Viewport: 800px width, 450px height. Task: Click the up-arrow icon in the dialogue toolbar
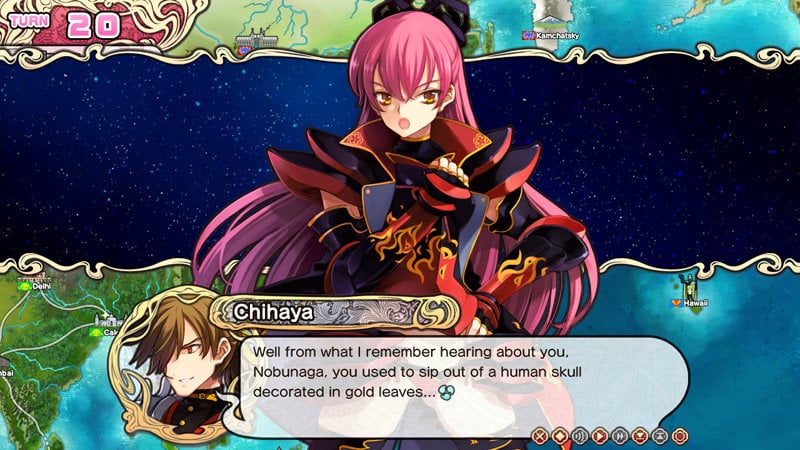click(660, 435)
